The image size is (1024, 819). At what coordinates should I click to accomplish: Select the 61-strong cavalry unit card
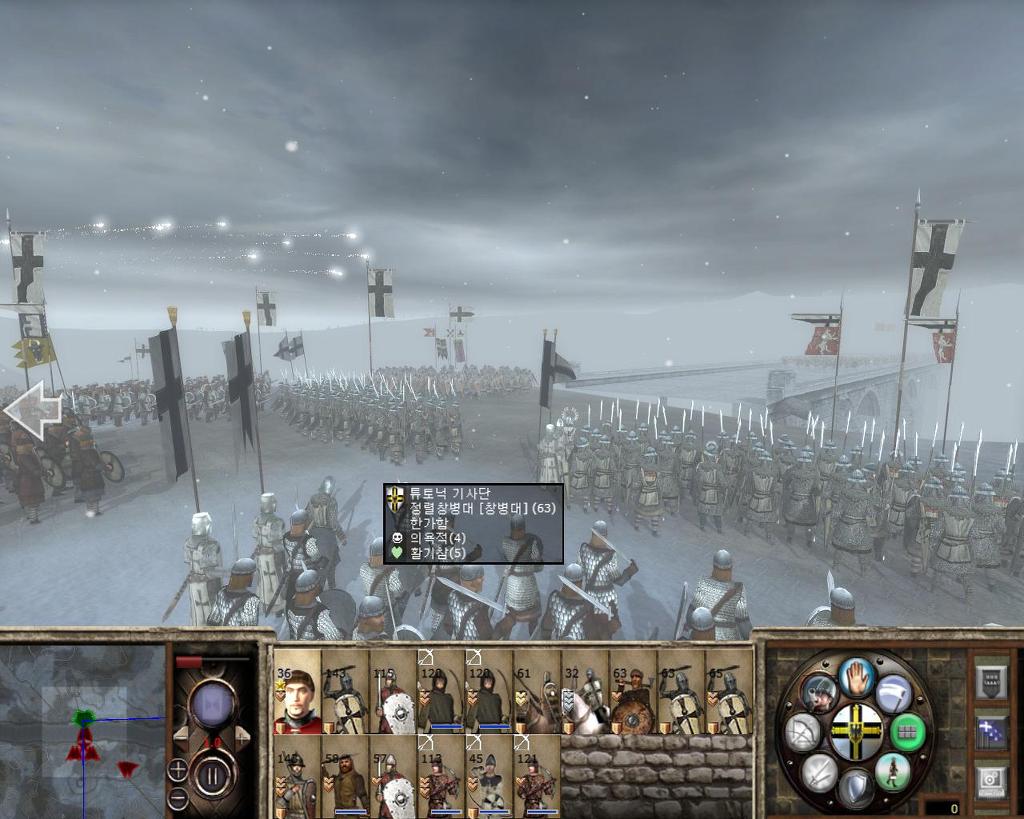coord(537,692)
